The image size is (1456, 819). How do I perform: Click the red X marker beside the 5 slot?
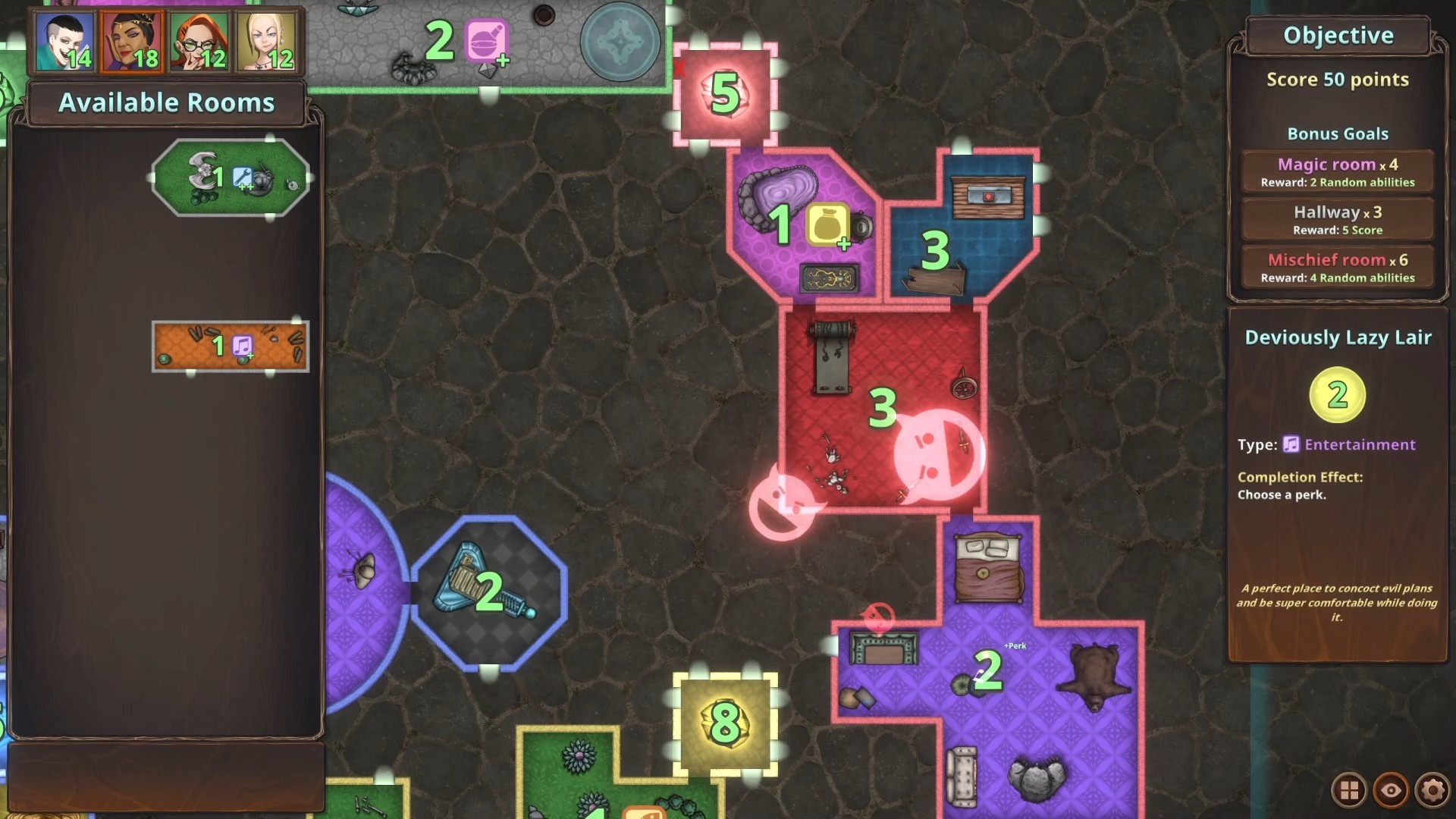pos(681,67)
